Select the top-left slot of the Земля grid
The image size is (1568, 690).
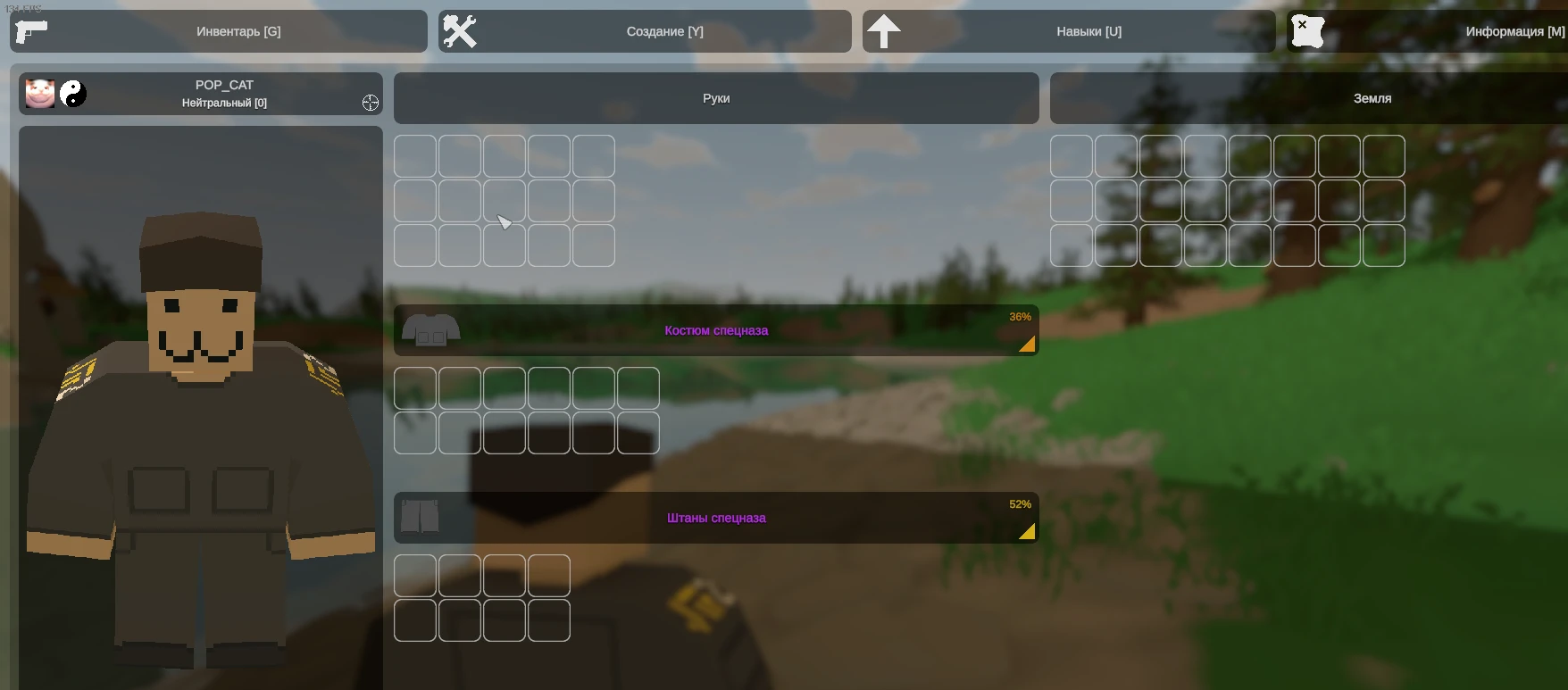pos(1072,155)
